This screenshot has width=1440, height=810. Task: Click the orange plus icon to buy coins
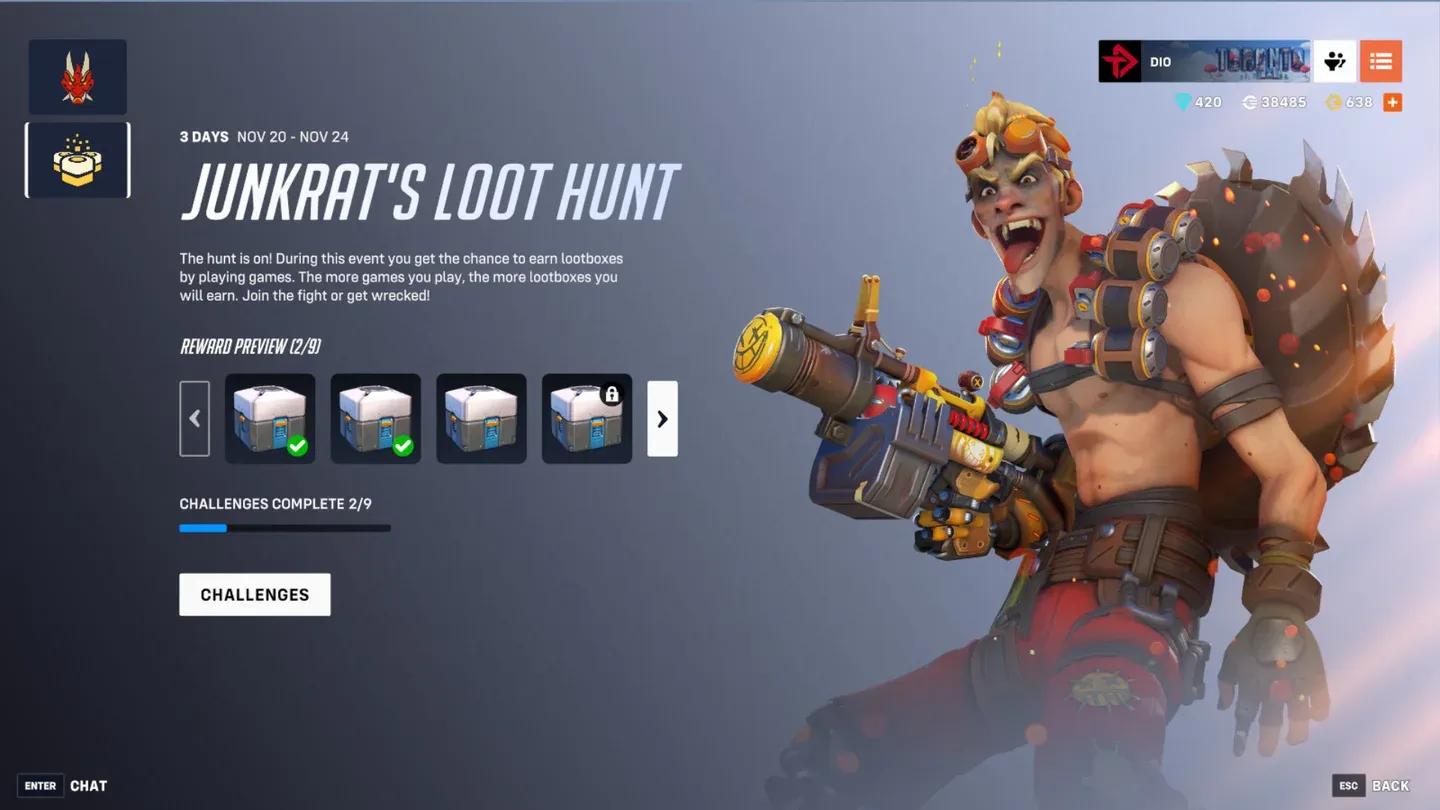[1391, 101]
